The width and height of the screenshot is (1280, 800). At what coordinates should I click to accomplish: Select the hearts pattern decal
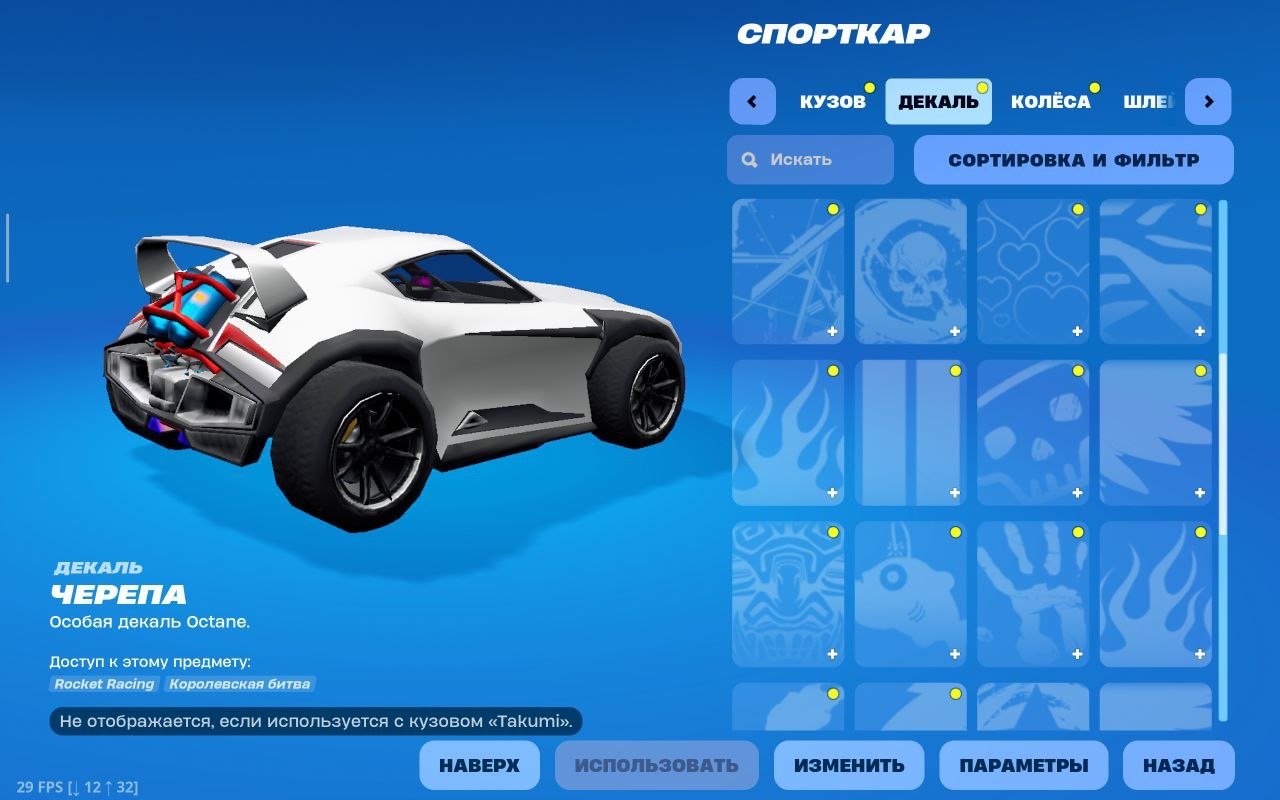(1033, 270)
